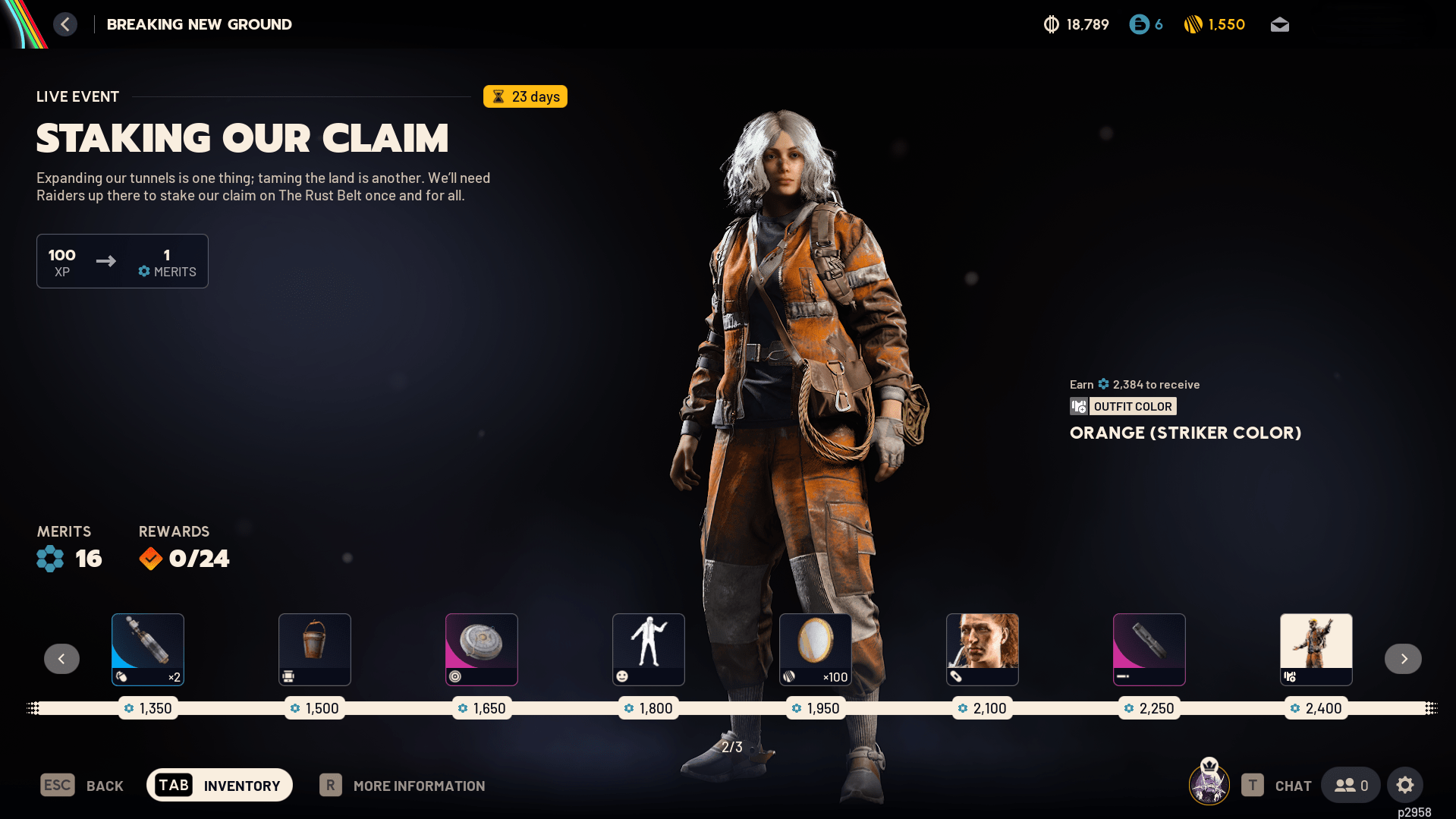Open the settings gear
1456x819 pixels.
[1405, 785]
